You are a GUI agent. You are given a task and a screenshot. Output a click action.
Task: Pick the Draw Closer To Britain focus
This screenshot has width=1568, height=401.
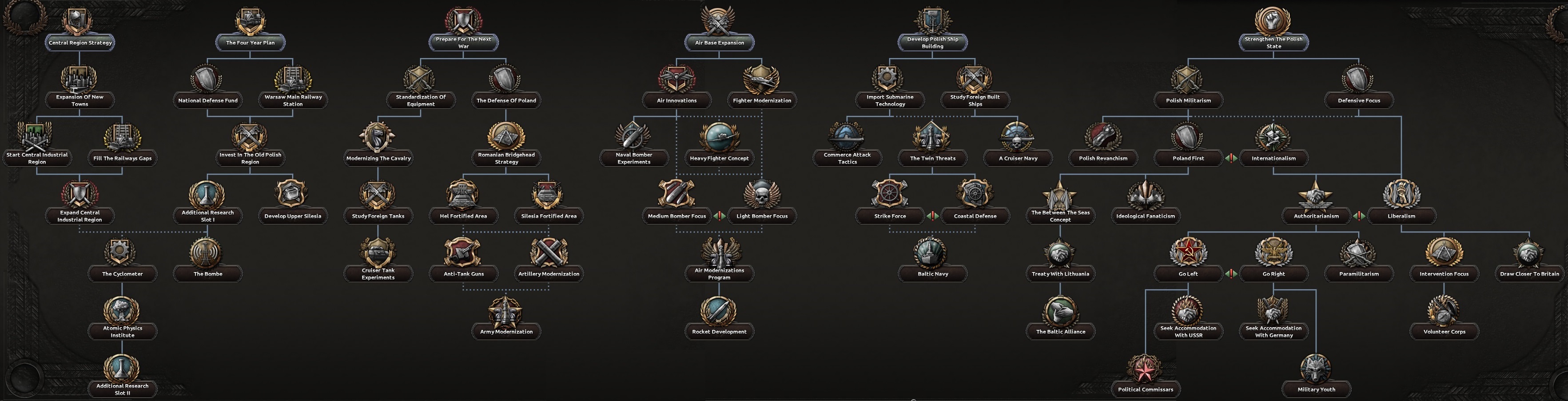[x=1529, y=273]
